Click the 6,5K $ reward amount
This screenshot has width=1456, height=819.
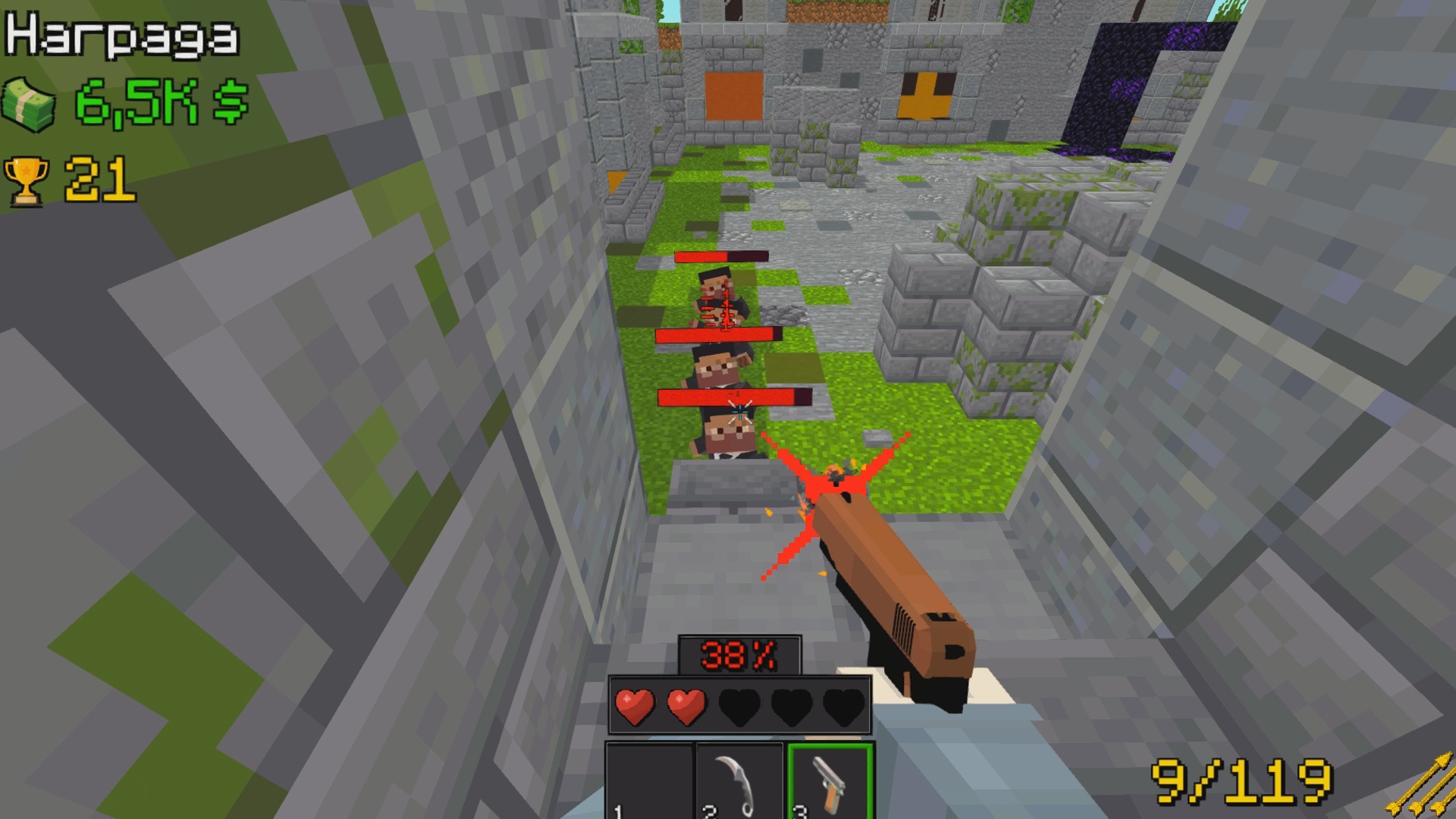coord(159,102)
